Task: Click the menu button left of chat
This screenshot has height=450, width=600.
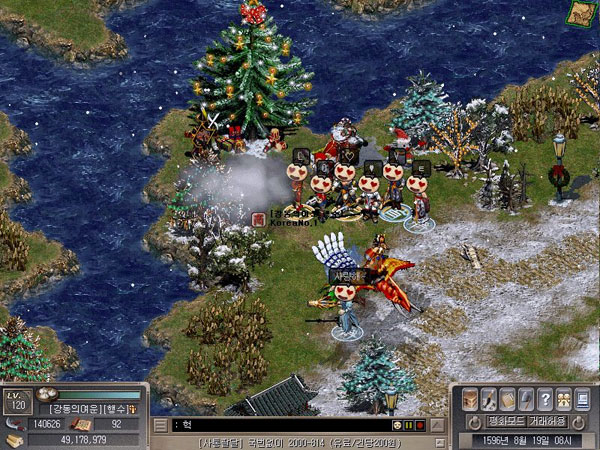Action: point(158,425)
